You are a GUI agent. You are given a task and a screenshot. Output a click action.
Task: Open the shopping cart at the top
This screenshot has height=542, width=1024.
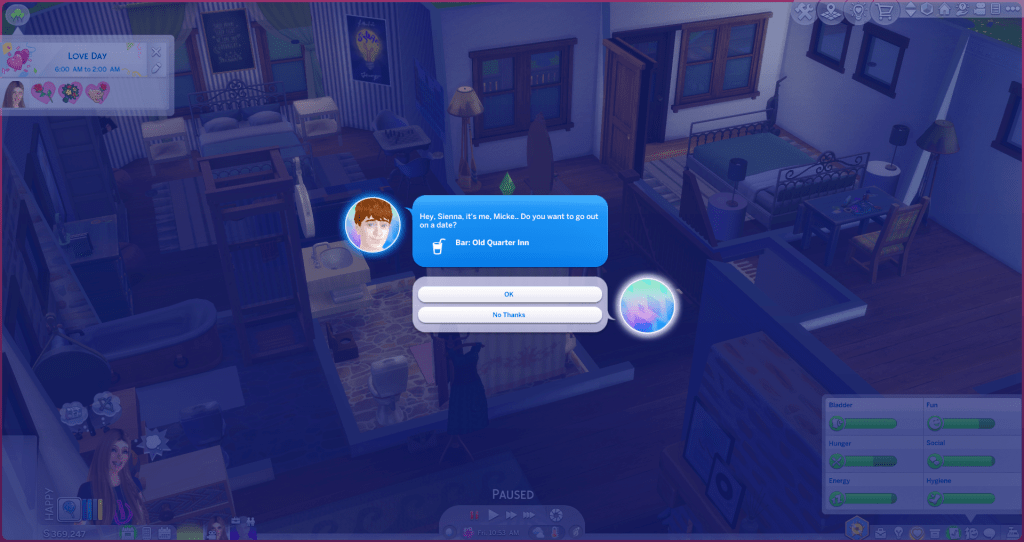click(x=884, y=12)
